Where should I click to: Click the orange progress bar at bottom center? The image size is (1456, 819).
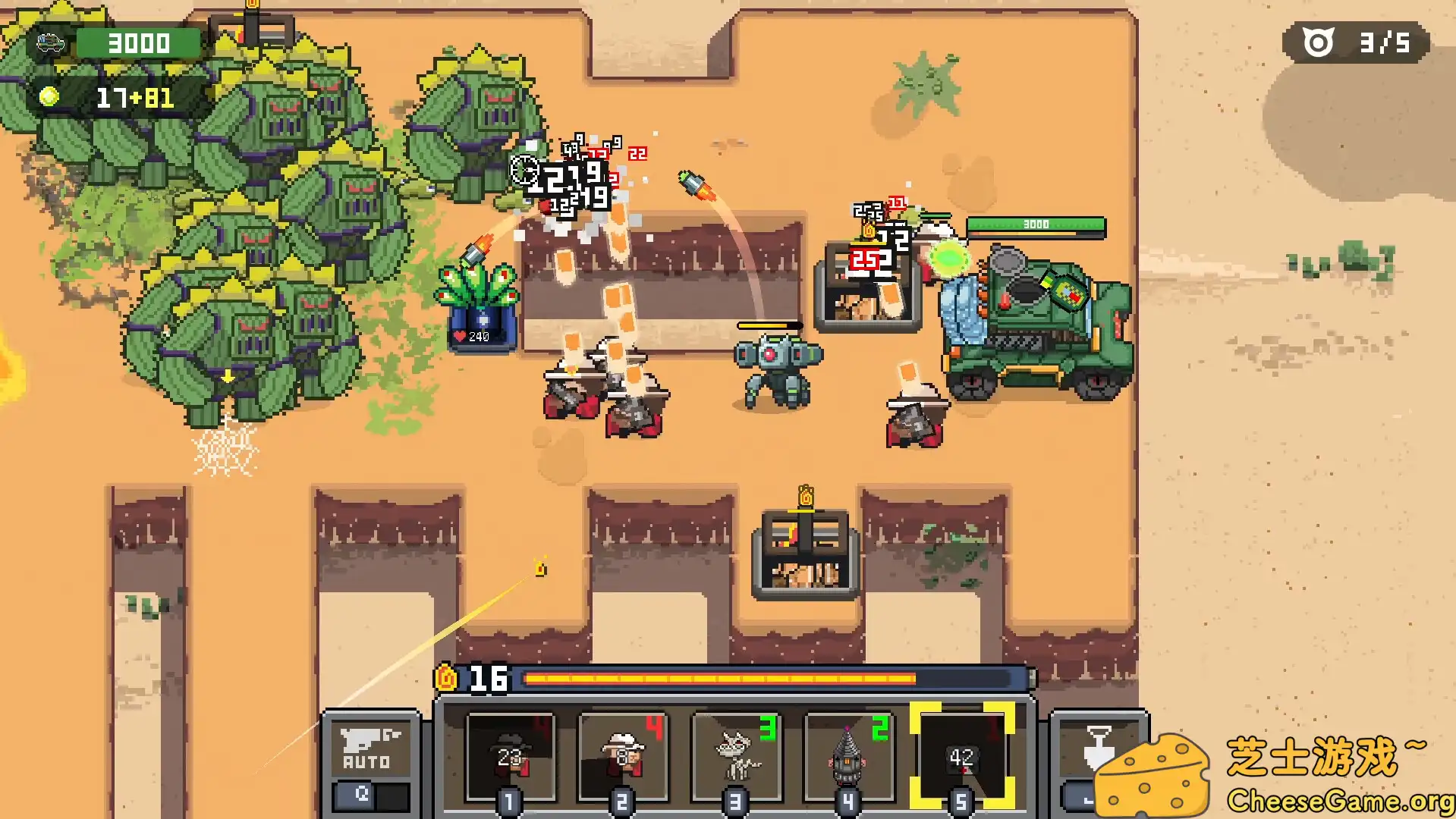click(759, 677)
